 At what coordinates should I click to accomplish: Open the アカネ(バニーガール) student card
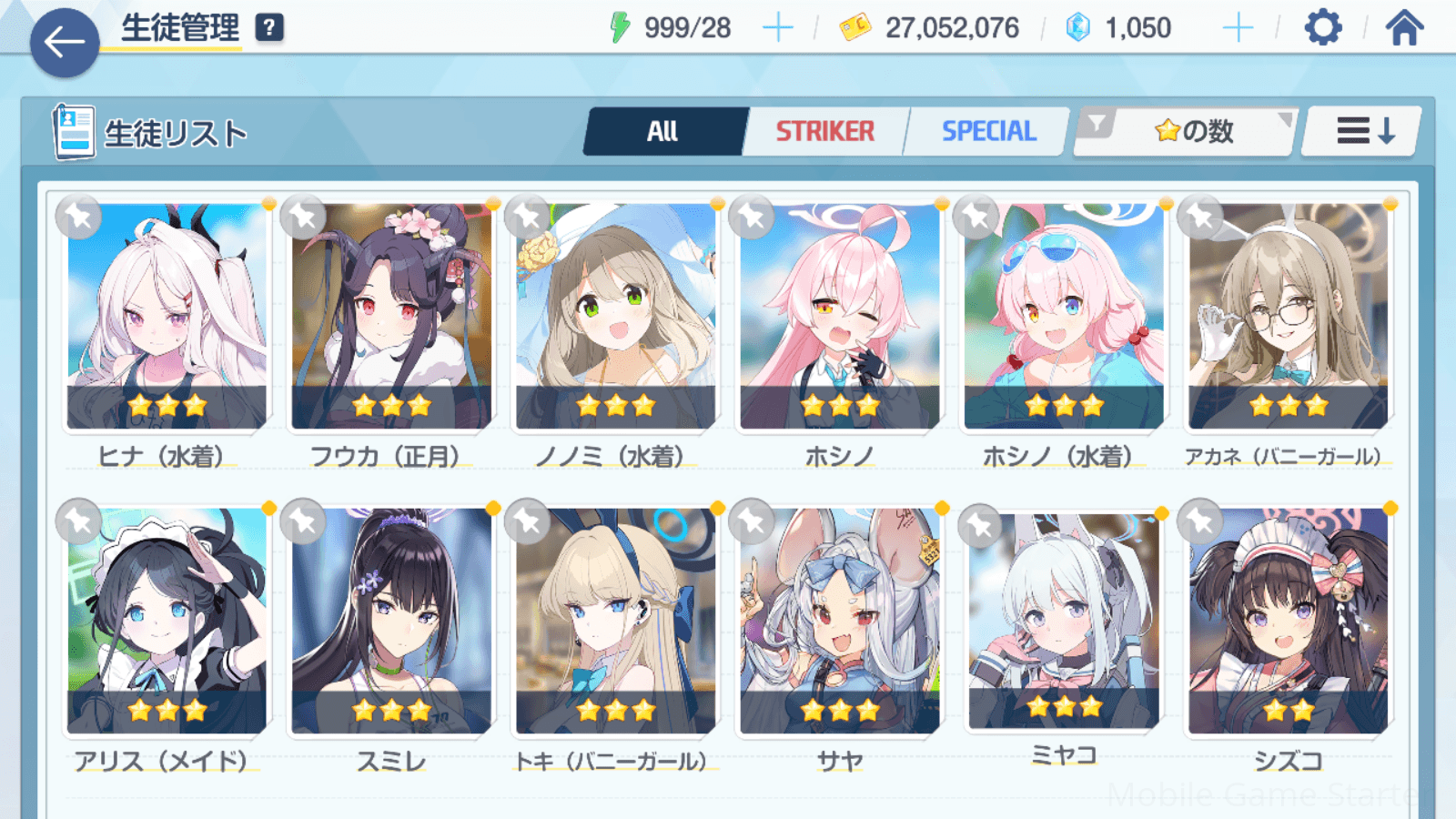click(1288, 316)
